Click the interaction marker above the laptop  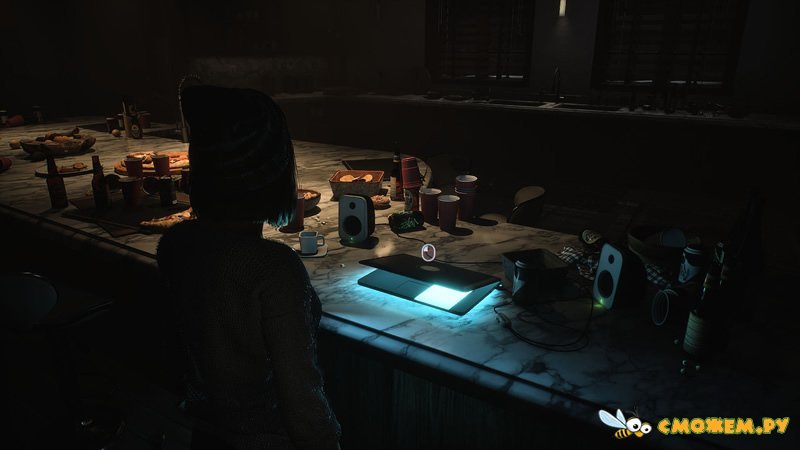(428, 252)
